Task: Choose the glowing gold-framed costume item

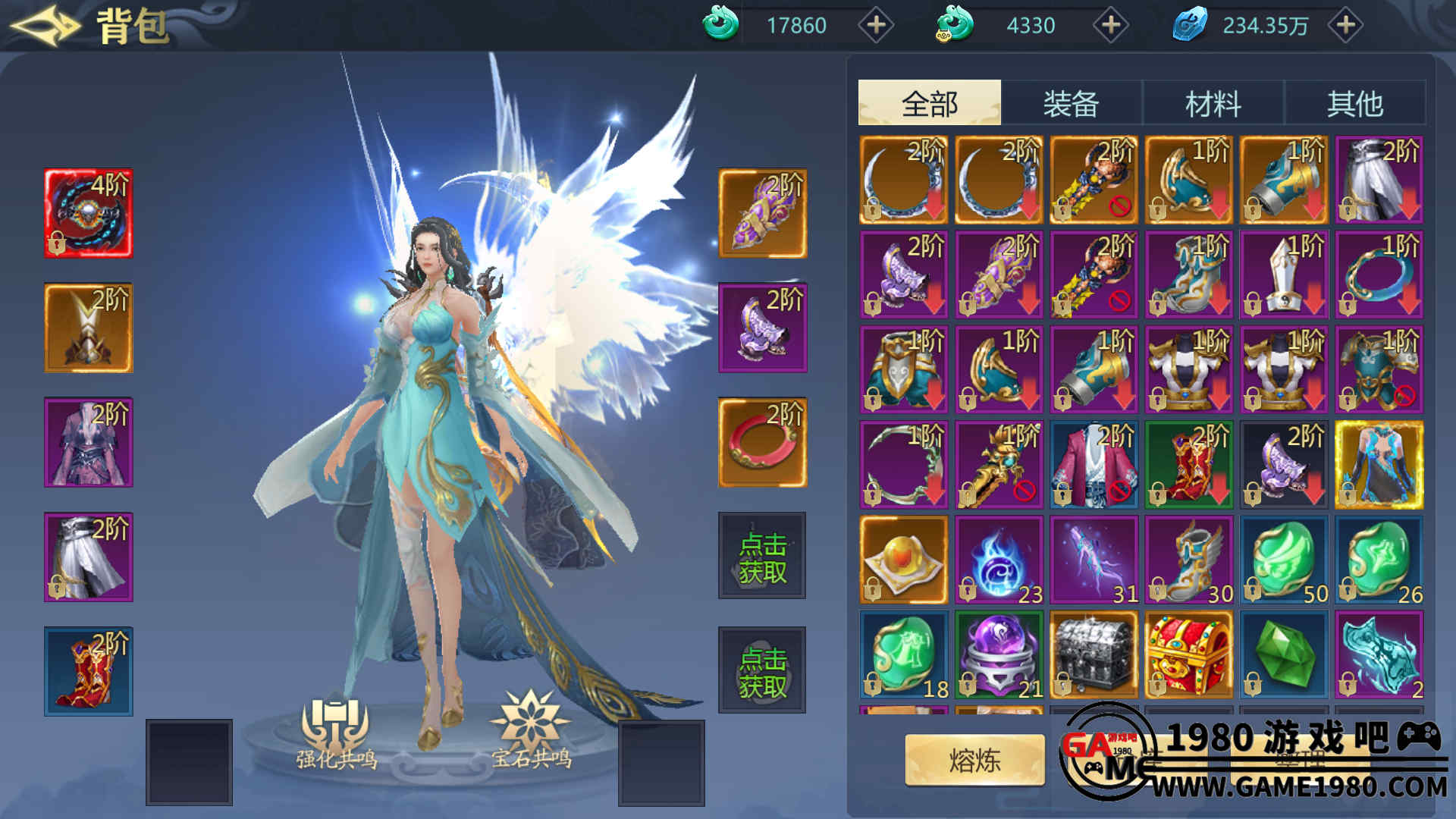Action: 1379,464
